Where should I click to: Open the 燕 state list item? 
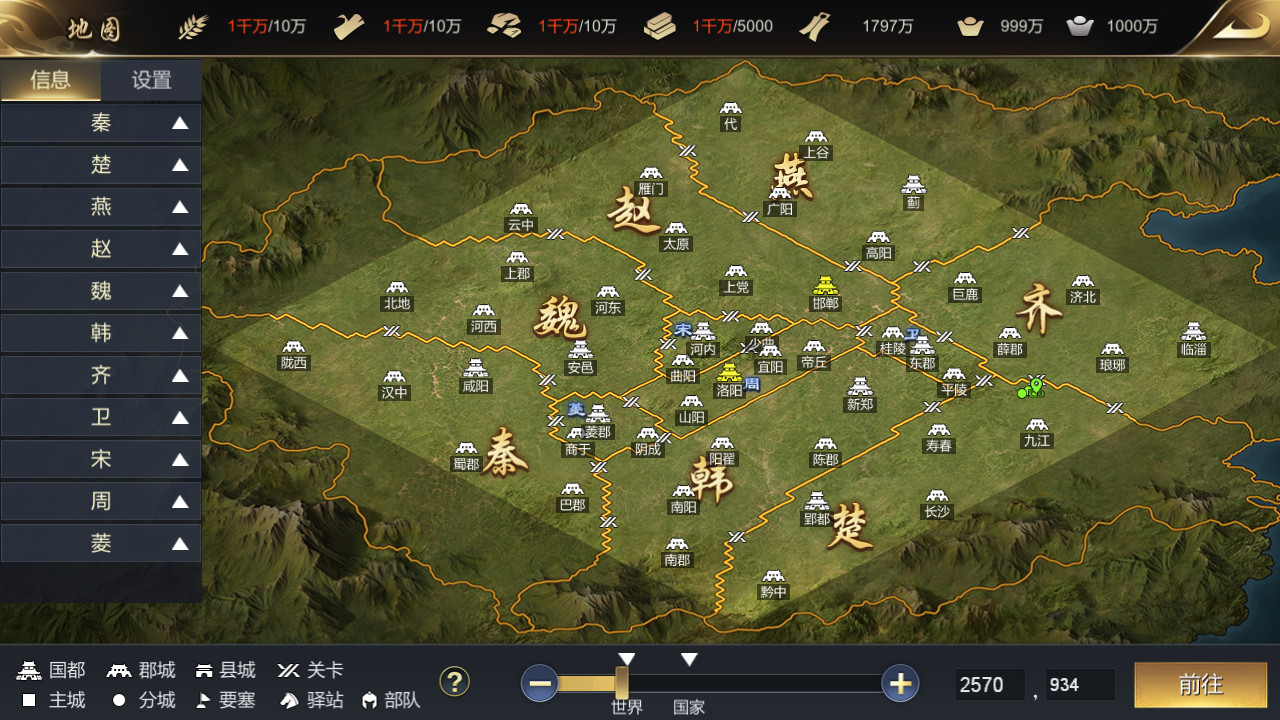101,207
